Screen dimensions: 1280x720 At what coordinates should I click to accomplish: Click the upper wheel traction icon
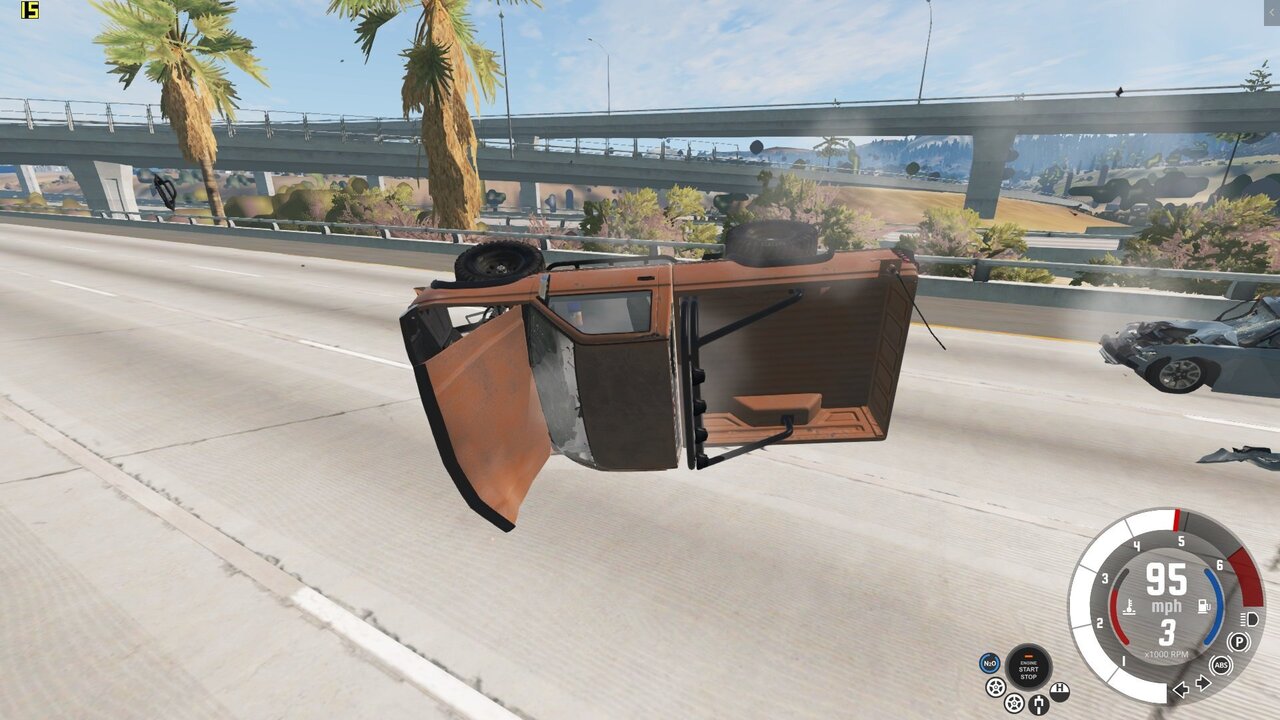(x=995, y=687)
